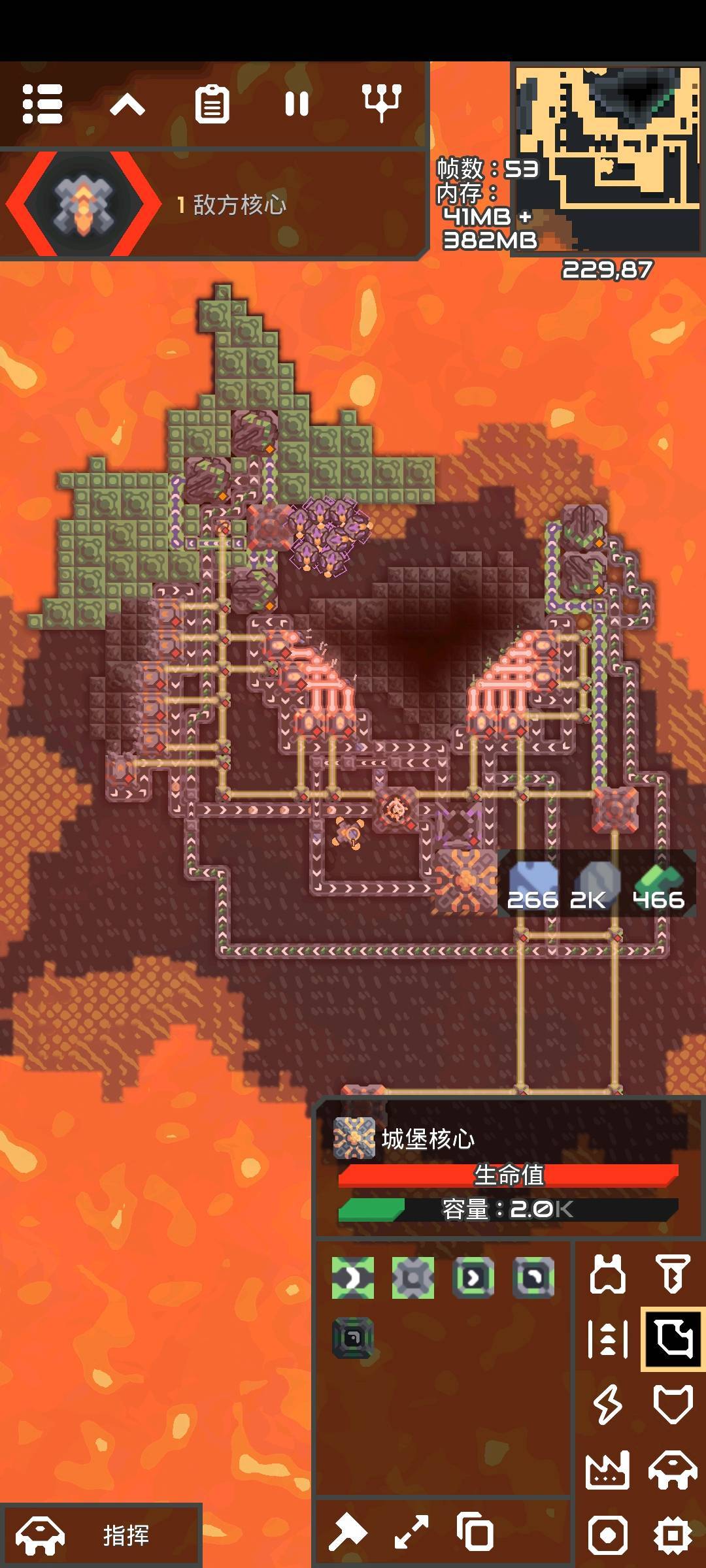Collapse the top bar with the chevron
The height and width of the screenshot is (1568, 706).
127,104
